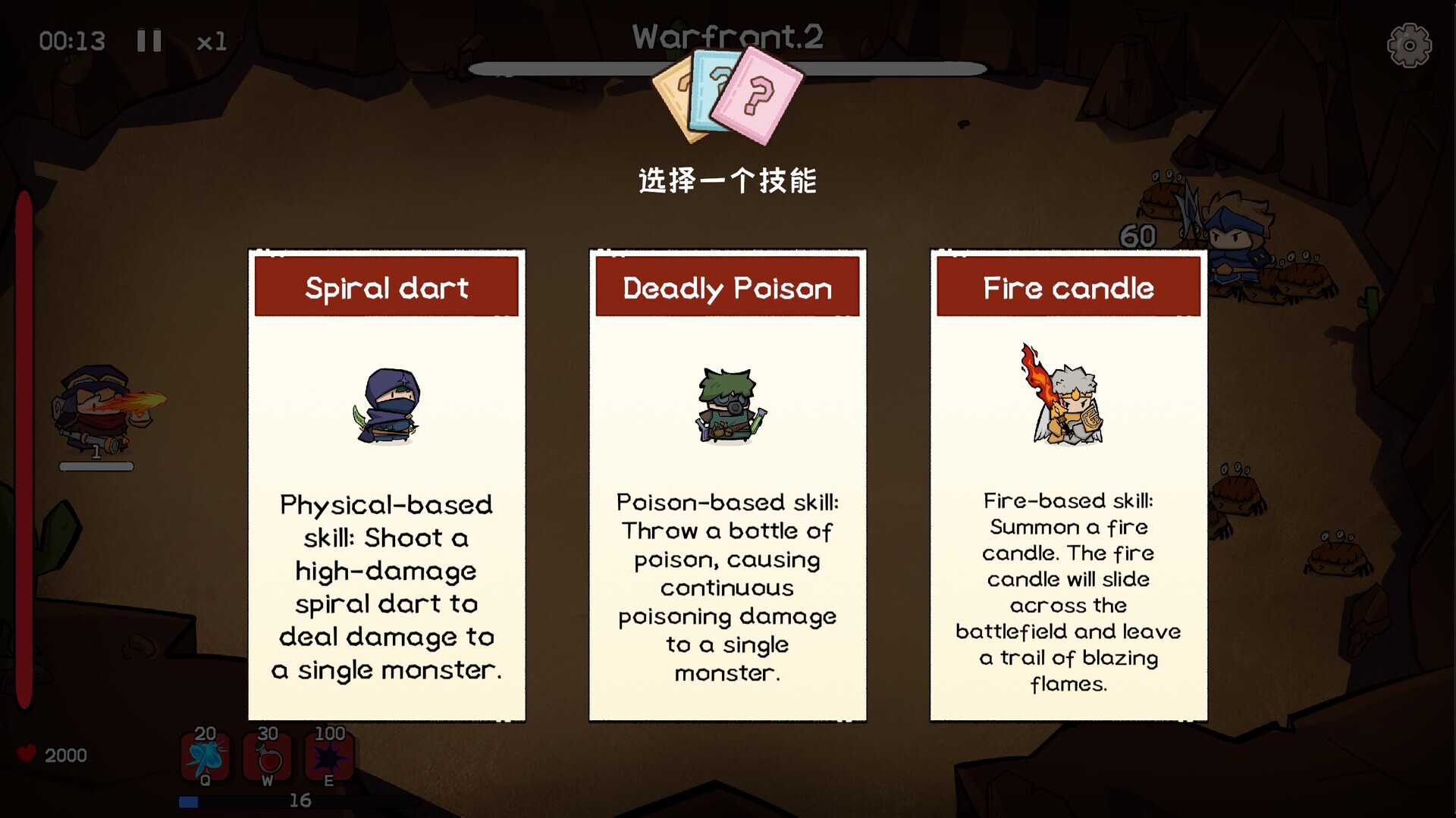Click the Spiral dart title banner

pos(387,287)
